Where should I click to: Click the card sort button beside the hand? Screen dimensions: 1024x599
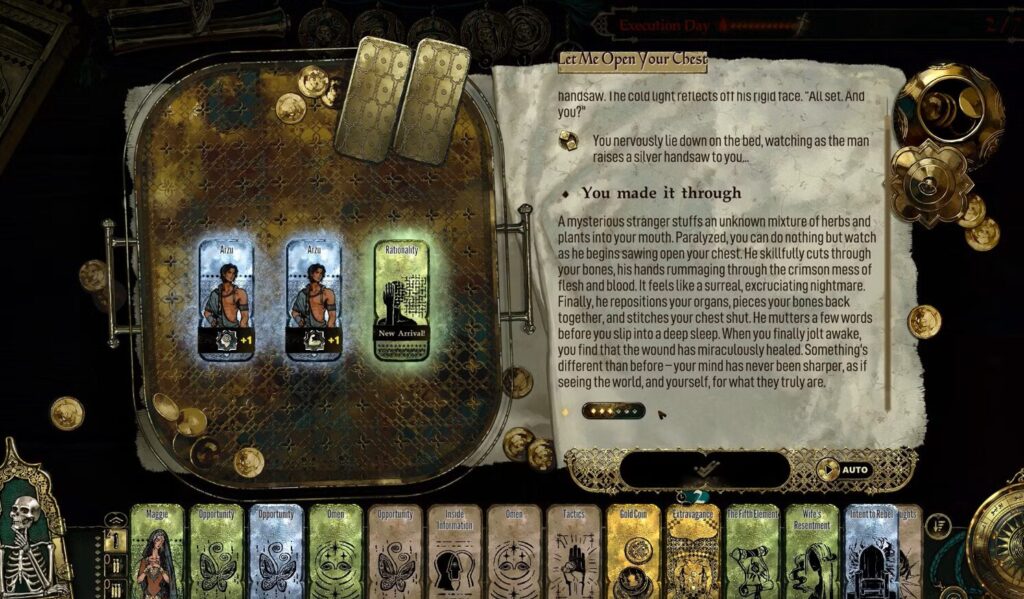(937, 525)
